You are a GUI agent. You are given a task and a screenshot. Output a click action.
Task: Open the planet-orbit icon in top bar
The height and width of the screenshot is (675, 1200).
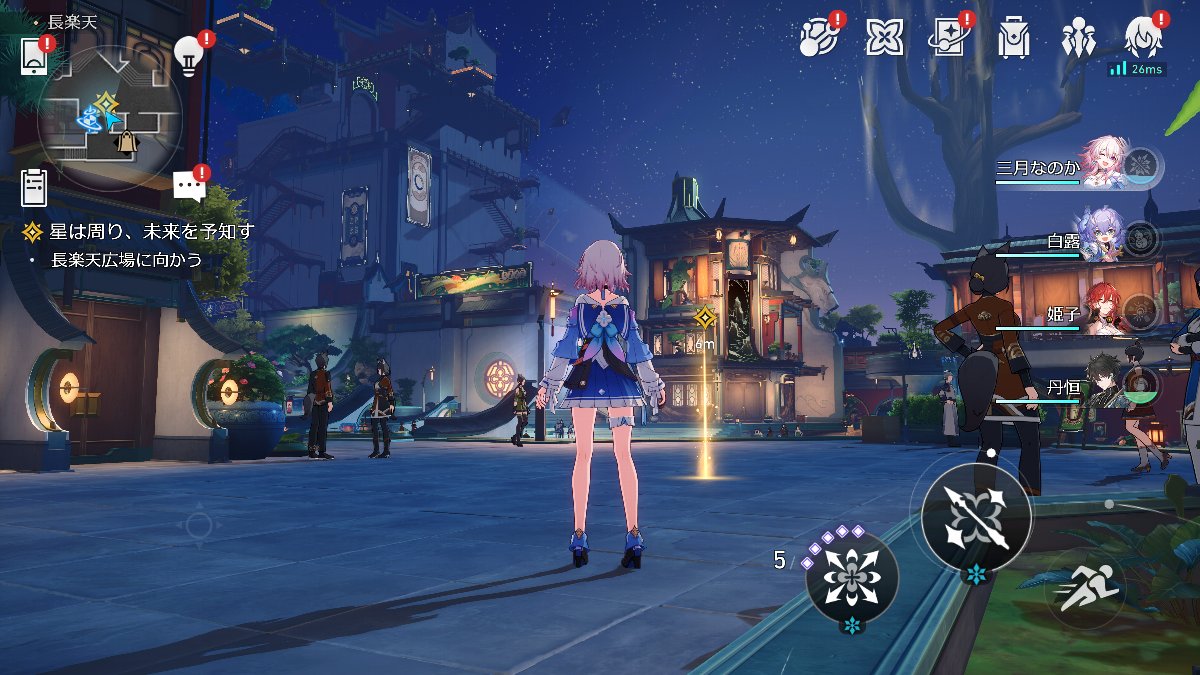click(819, 38)
